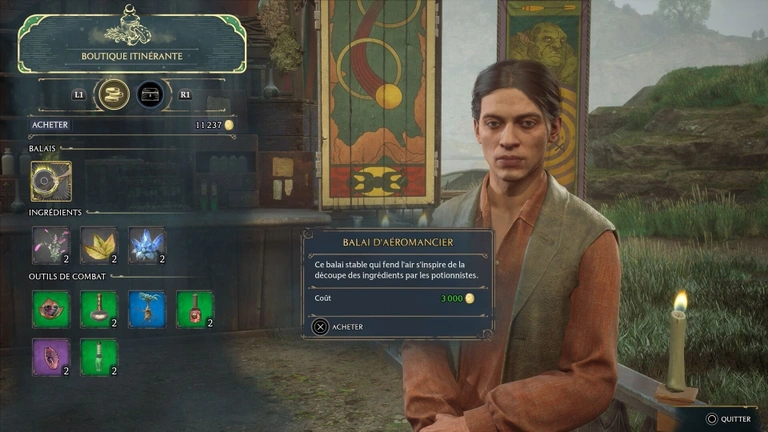Select the red potion bottle with green background

coord(195,309)
